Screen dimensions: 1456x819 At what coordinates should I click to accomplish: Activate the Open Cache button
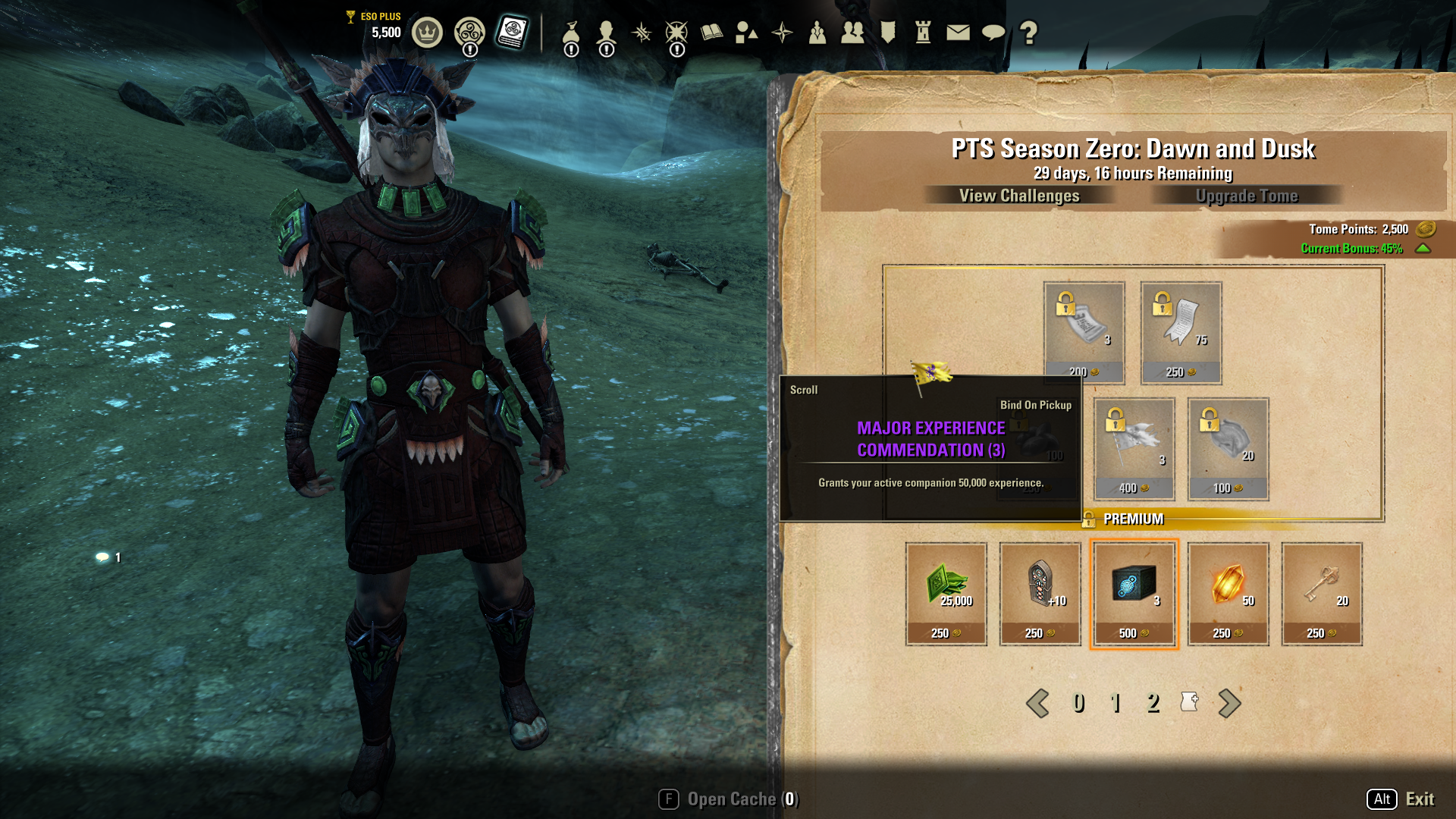point(729,799)
